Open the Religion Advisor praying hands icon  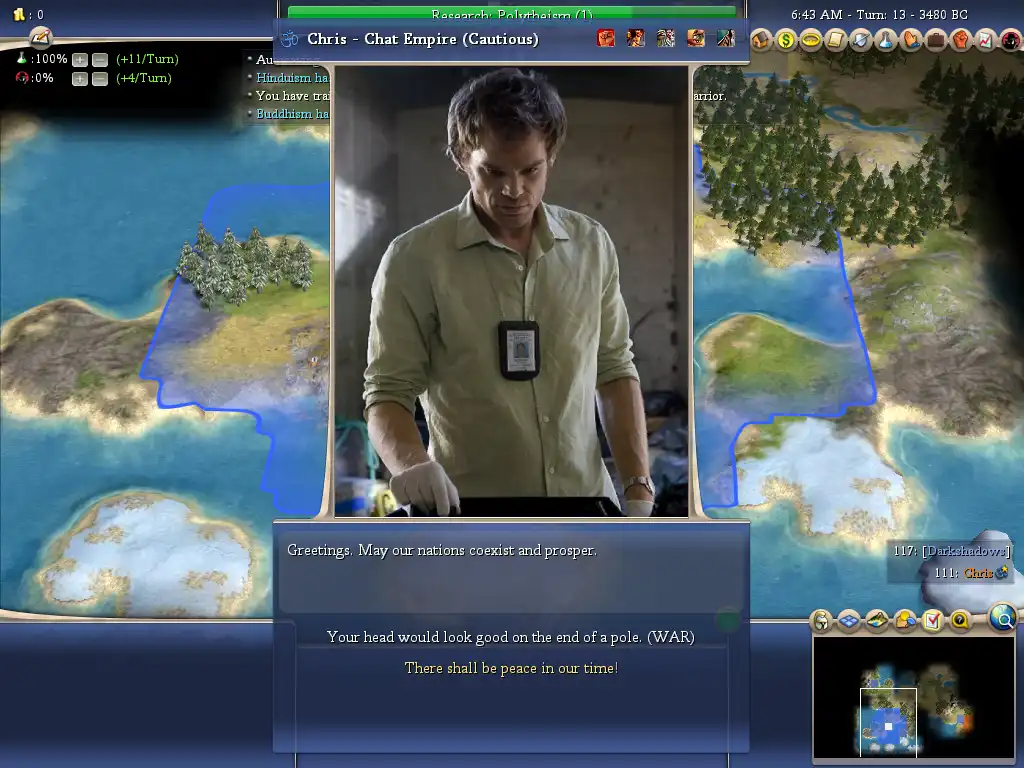pyautogui.click(x=911, y=40)
